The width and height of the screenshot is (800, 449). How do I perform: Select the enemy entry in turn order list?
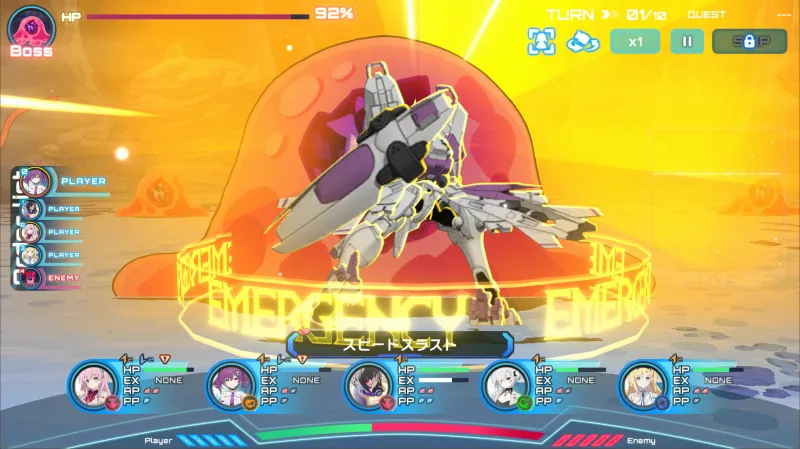click(x=34, y=277)
